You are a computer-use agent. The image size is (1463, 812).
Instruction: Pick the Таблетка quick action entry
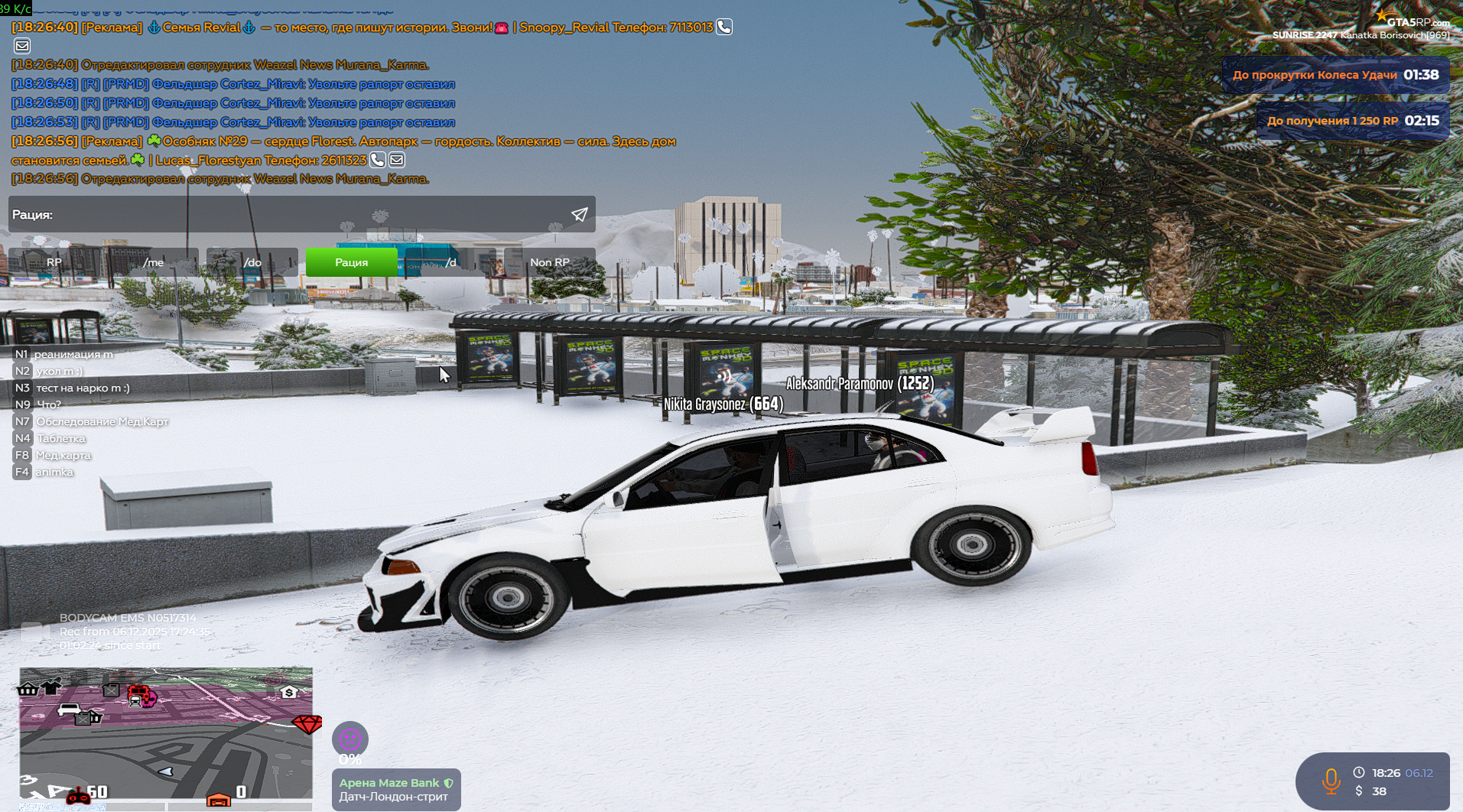[61, 438]
